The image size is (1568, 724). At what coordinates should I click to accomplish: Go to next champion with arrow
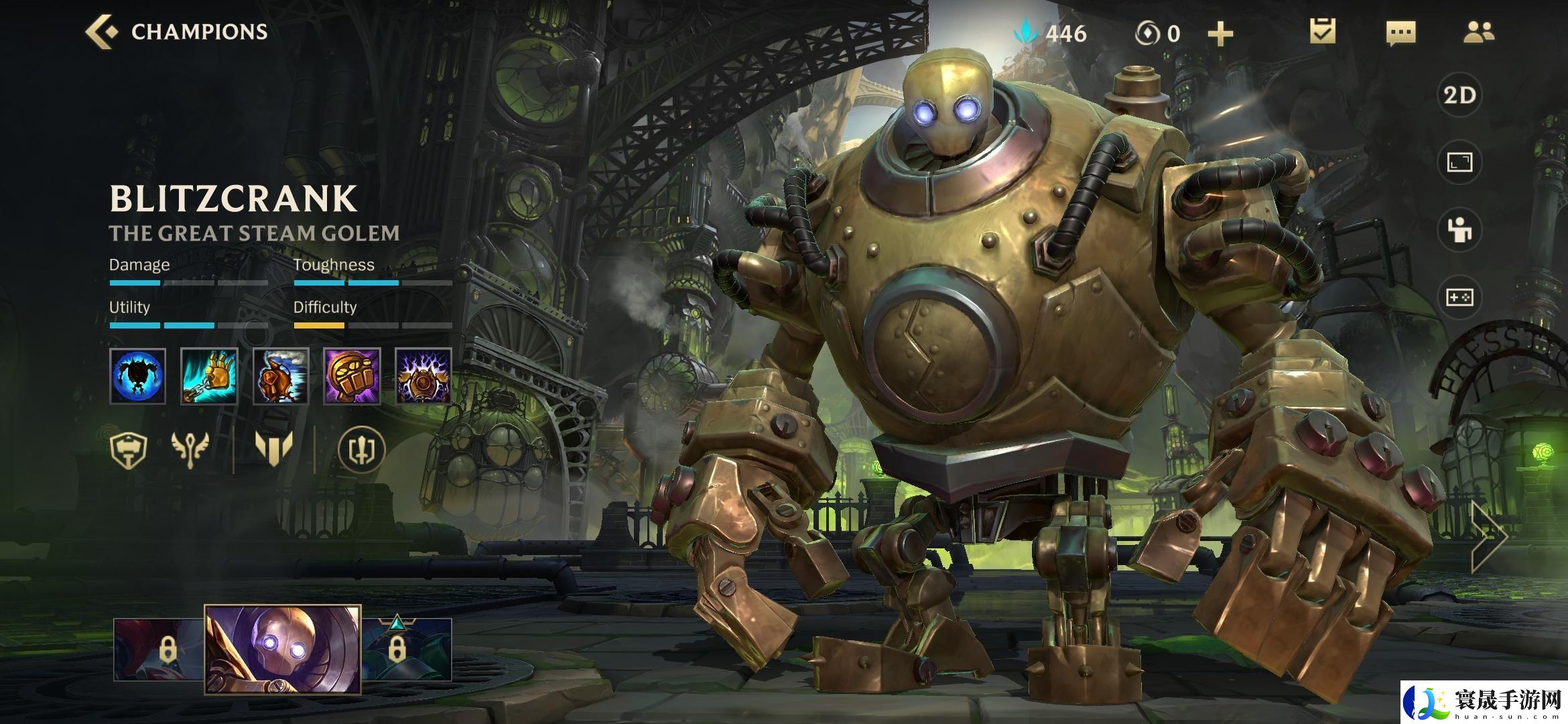point(1489,535)
